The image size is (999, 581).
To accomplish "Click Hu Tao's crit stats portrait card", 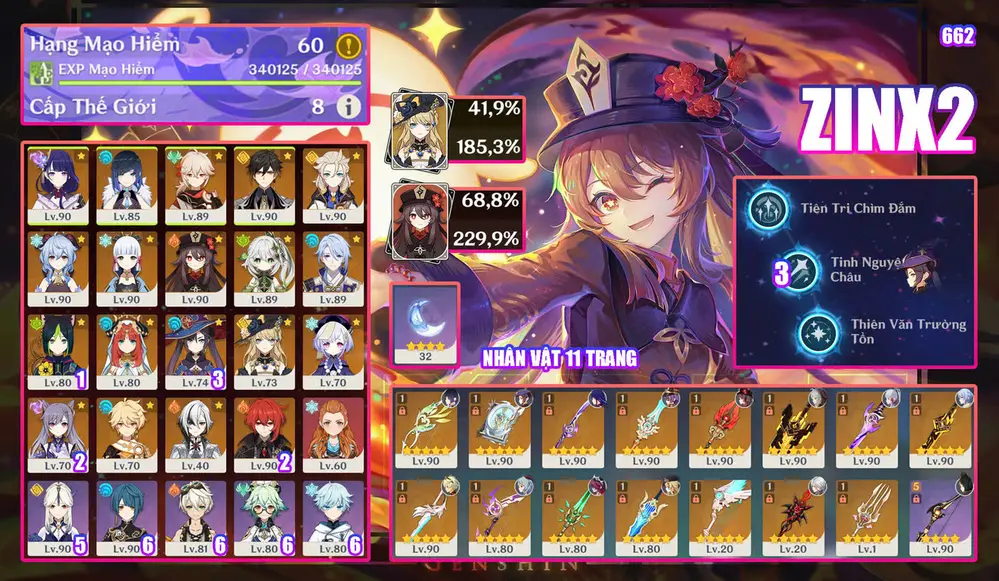I will pos(419,220).
